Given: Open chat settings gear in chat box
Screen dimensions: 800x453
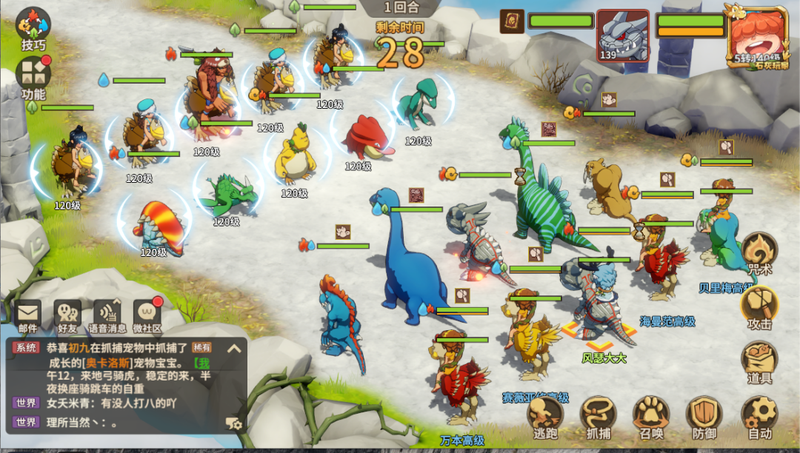Looking at the screenshot, I should (234, 423).
